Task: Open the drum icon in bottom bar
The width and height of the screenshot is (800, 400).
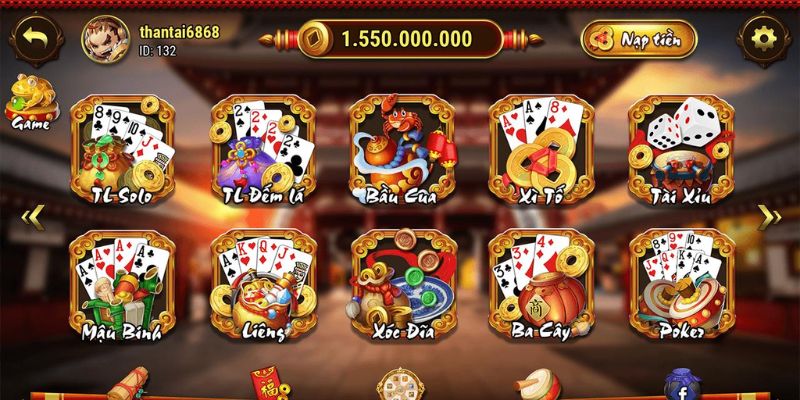Action: point(535,387)
